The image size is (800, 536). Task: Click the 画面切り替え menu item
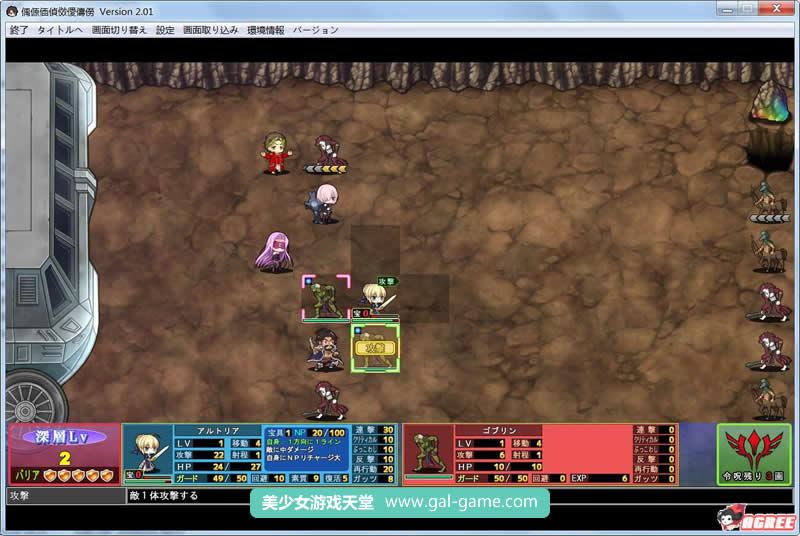coord(119,30)
